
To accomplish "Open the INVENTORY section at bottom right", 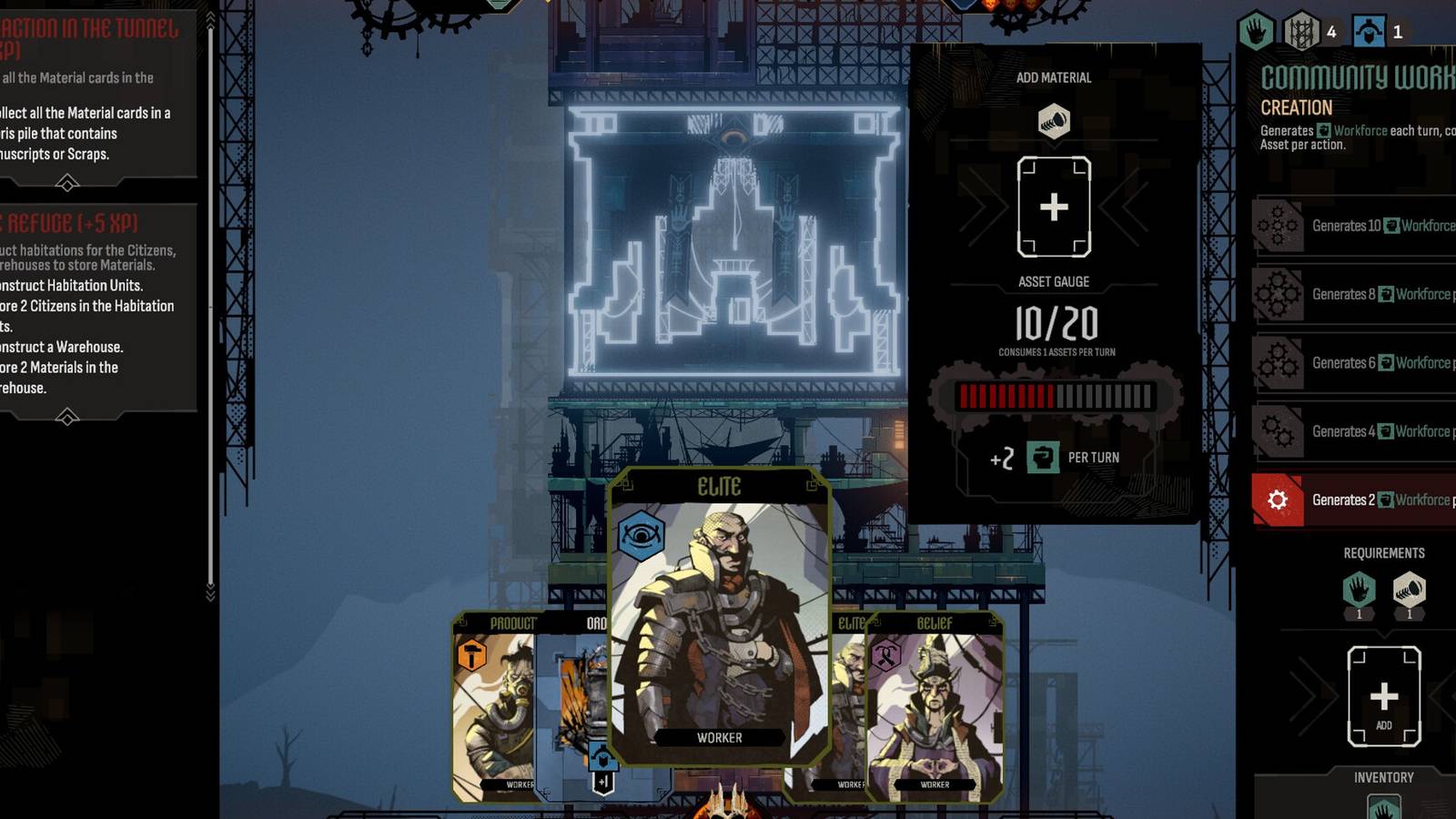I will pyautogui.click(x=1384, y=777).
